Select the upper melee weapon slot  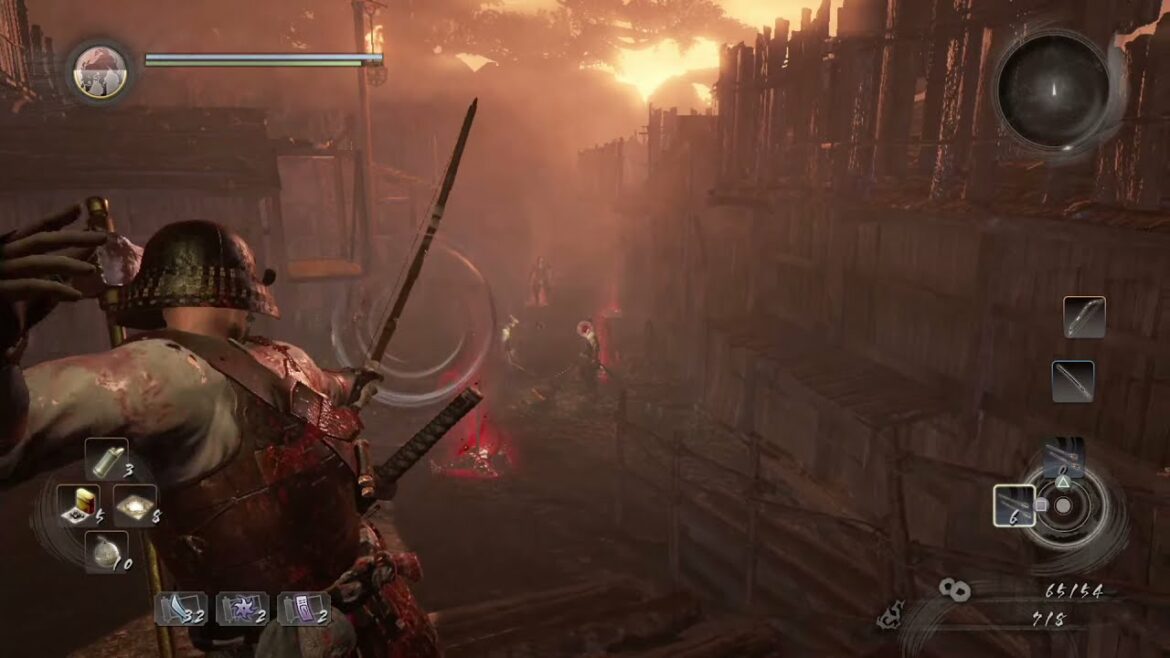pyautogui.click(x=1084, y=317)
